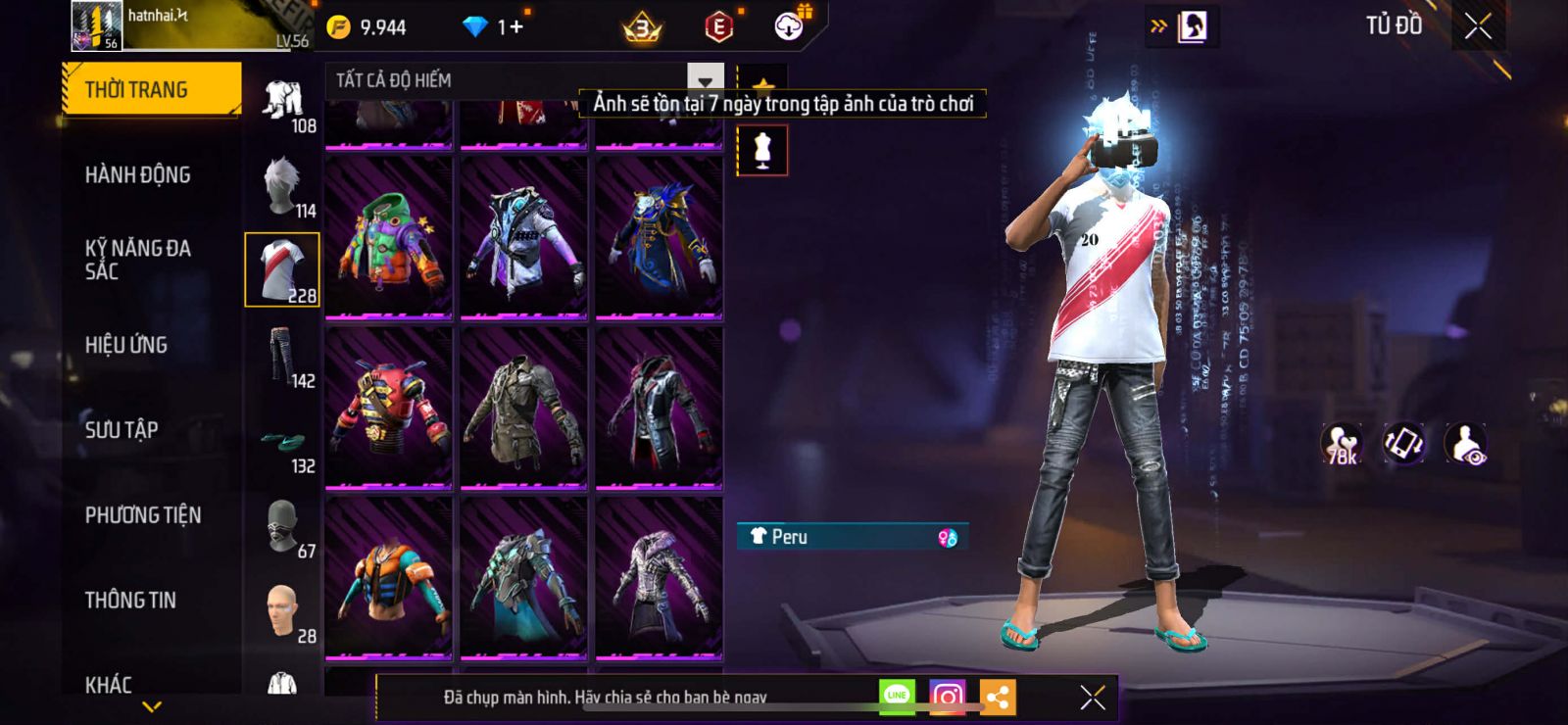Open the rarity filter dropdown
The width and height of the screenshot is (1568, 725).
[705, 80]
